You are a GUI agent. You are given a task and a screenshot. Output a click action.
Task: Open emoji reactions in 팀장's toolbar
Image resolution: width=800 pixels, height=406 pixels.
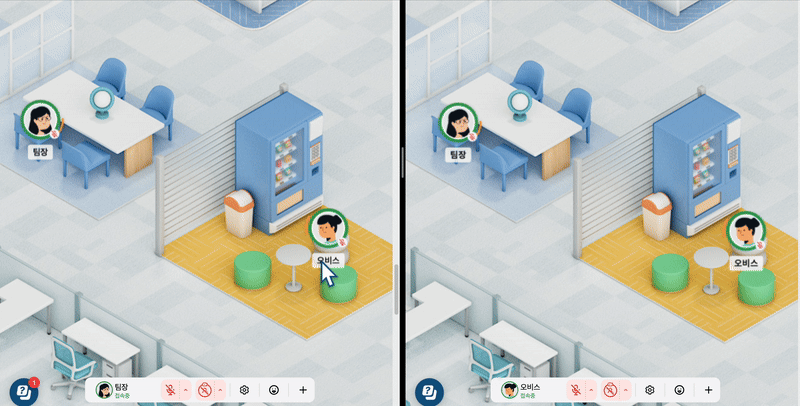(x=273, y=389)
